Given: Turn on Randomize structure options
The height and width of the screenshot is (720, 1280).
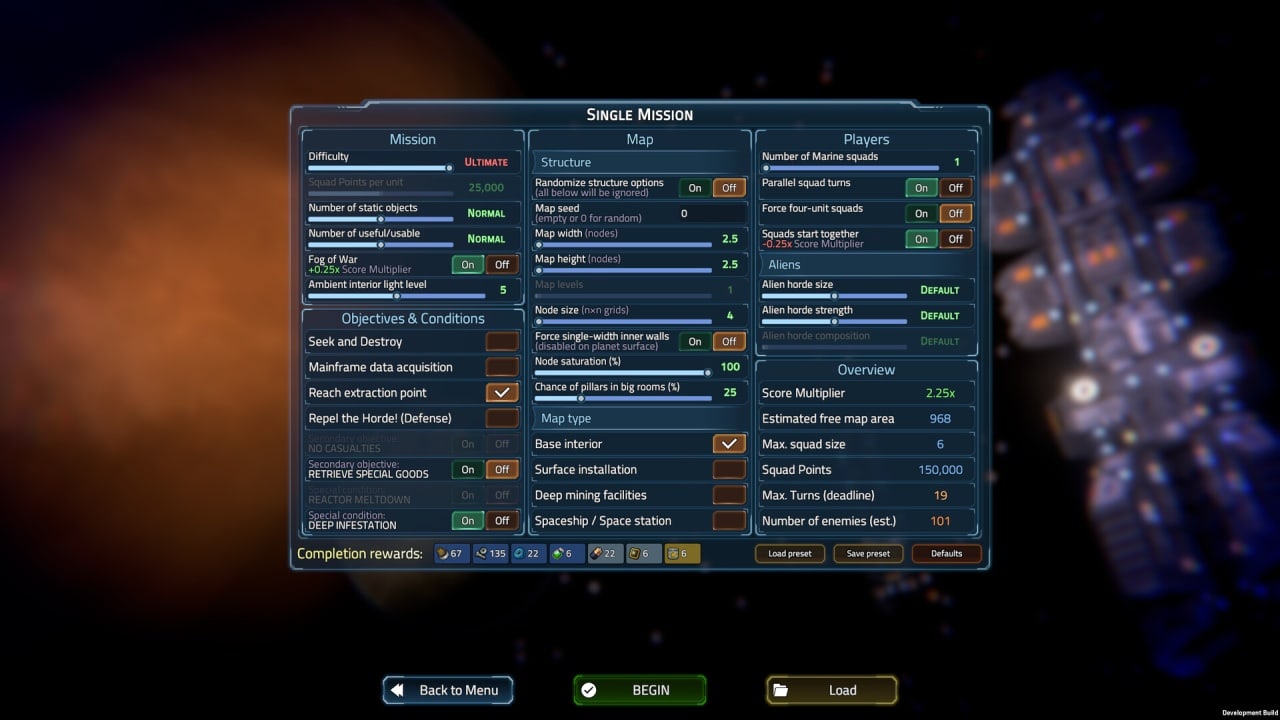Looking at the screenshot, I should point(695,187).
